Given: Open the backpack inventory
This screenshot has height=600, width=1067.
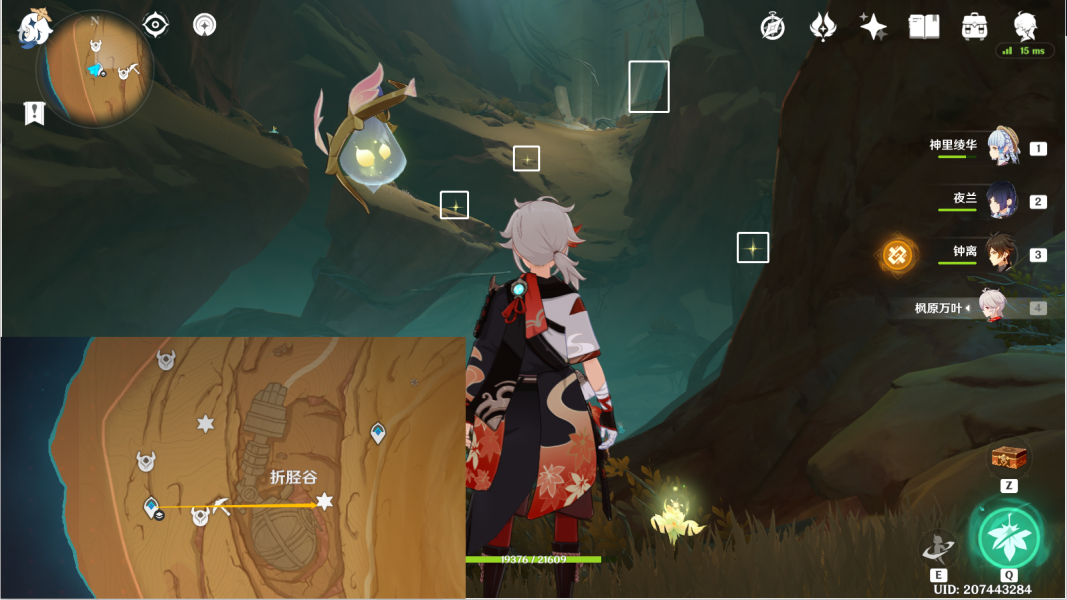Looking at the screenshot, I should click(x=974, y=27).
